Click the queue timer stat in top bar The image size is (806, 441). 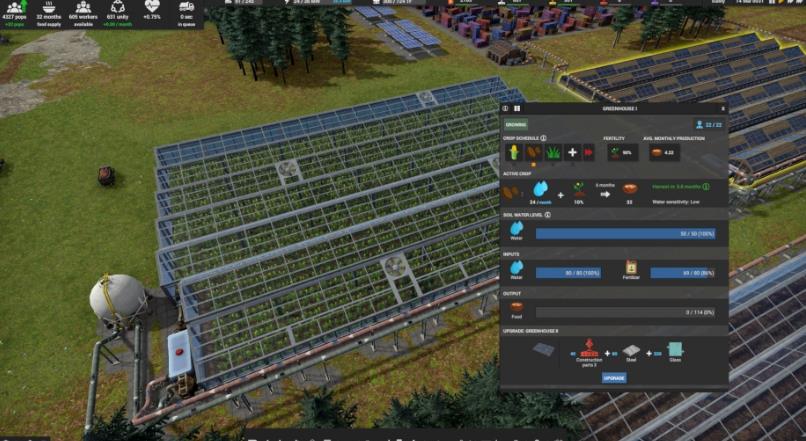pyautogui.click(x=186, y=11)
